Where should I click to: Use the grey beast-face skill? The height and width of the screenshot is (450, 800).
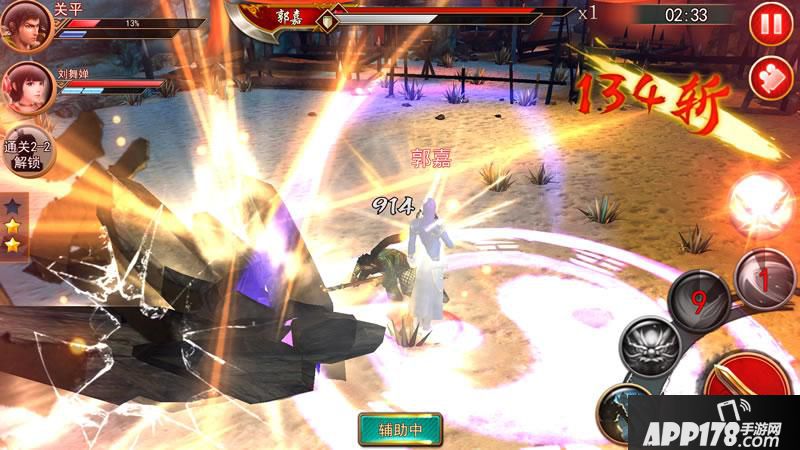coord(650,348)
